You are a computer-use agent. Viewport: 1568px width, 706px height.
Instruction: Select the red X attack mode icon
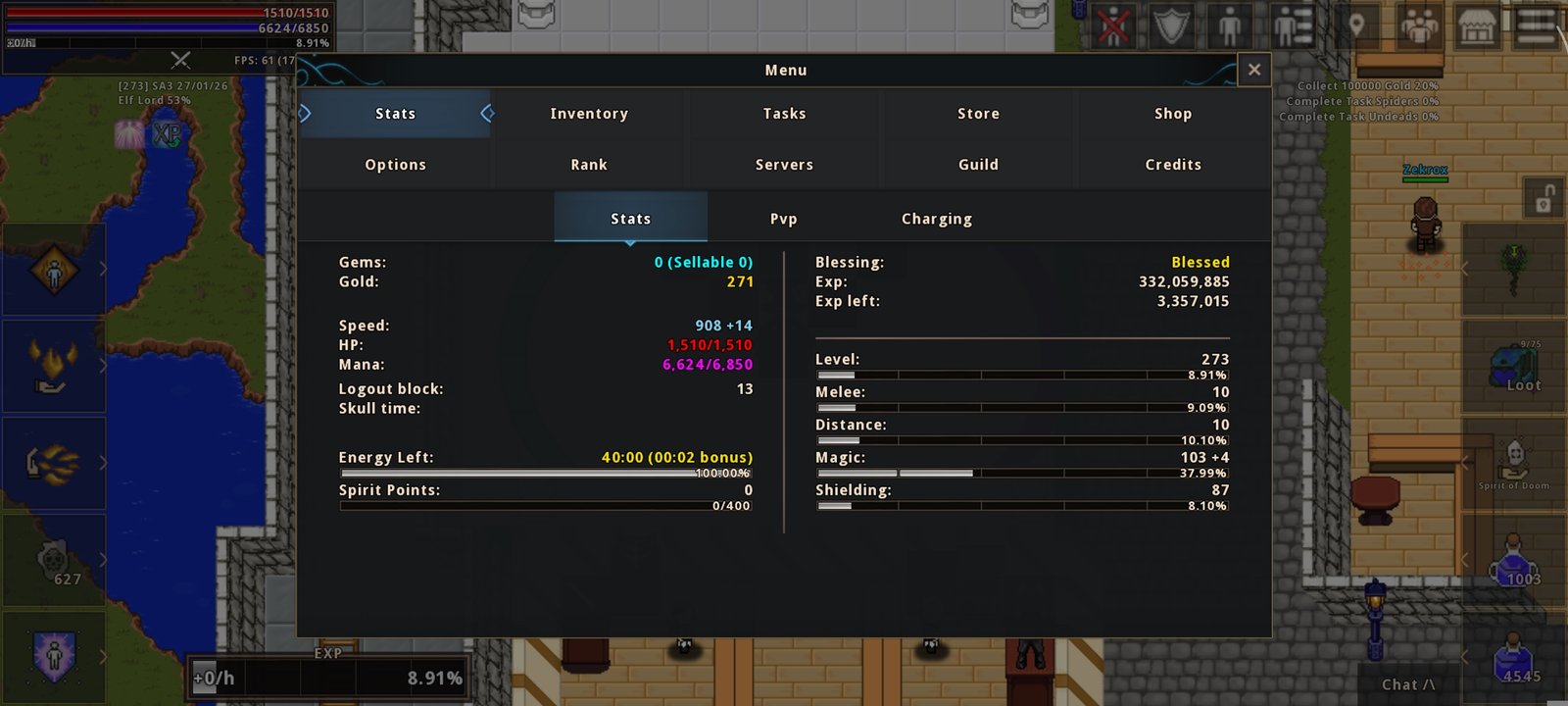[1112, 25]
